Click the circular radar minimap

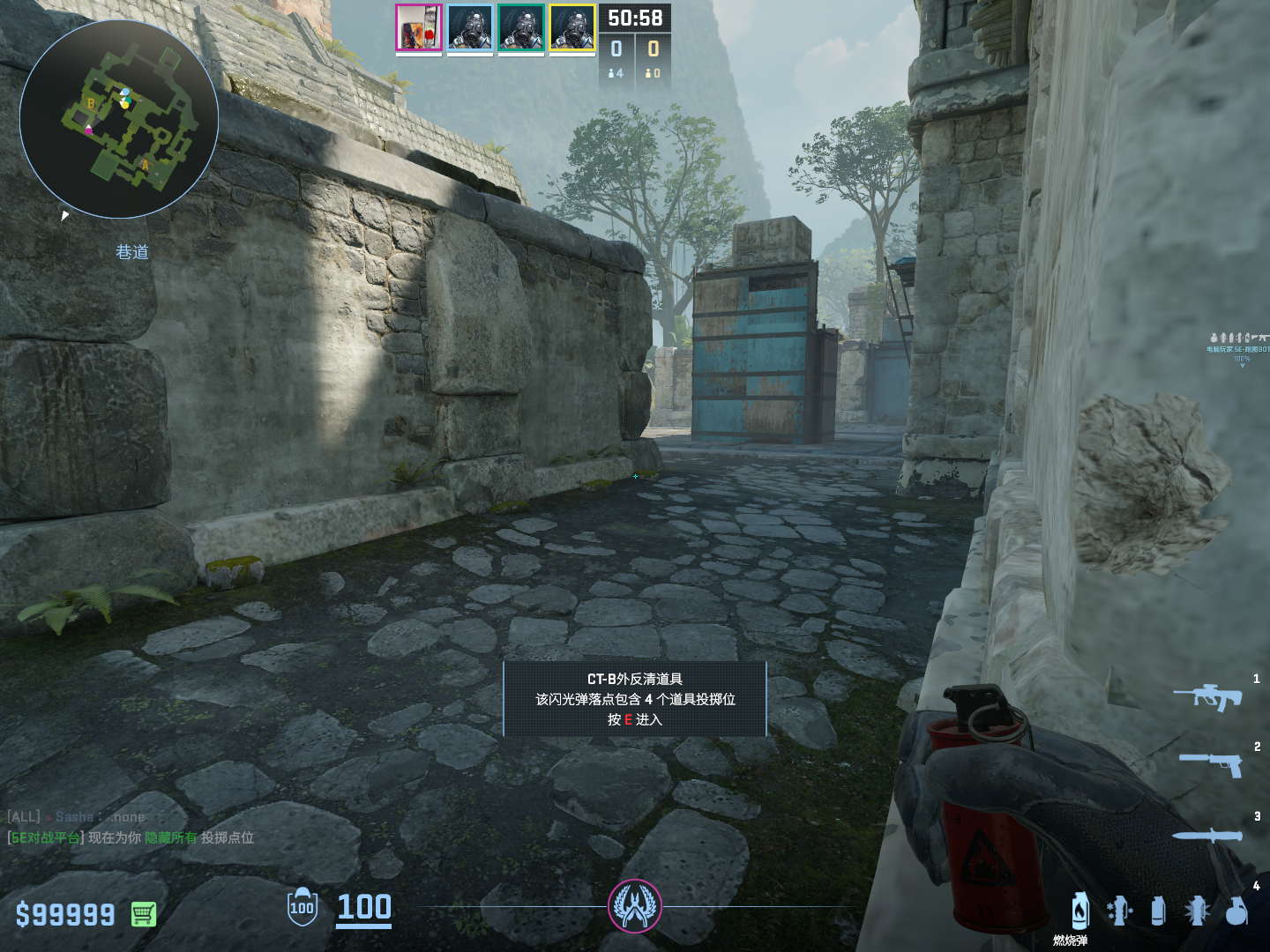coord(119,119)
